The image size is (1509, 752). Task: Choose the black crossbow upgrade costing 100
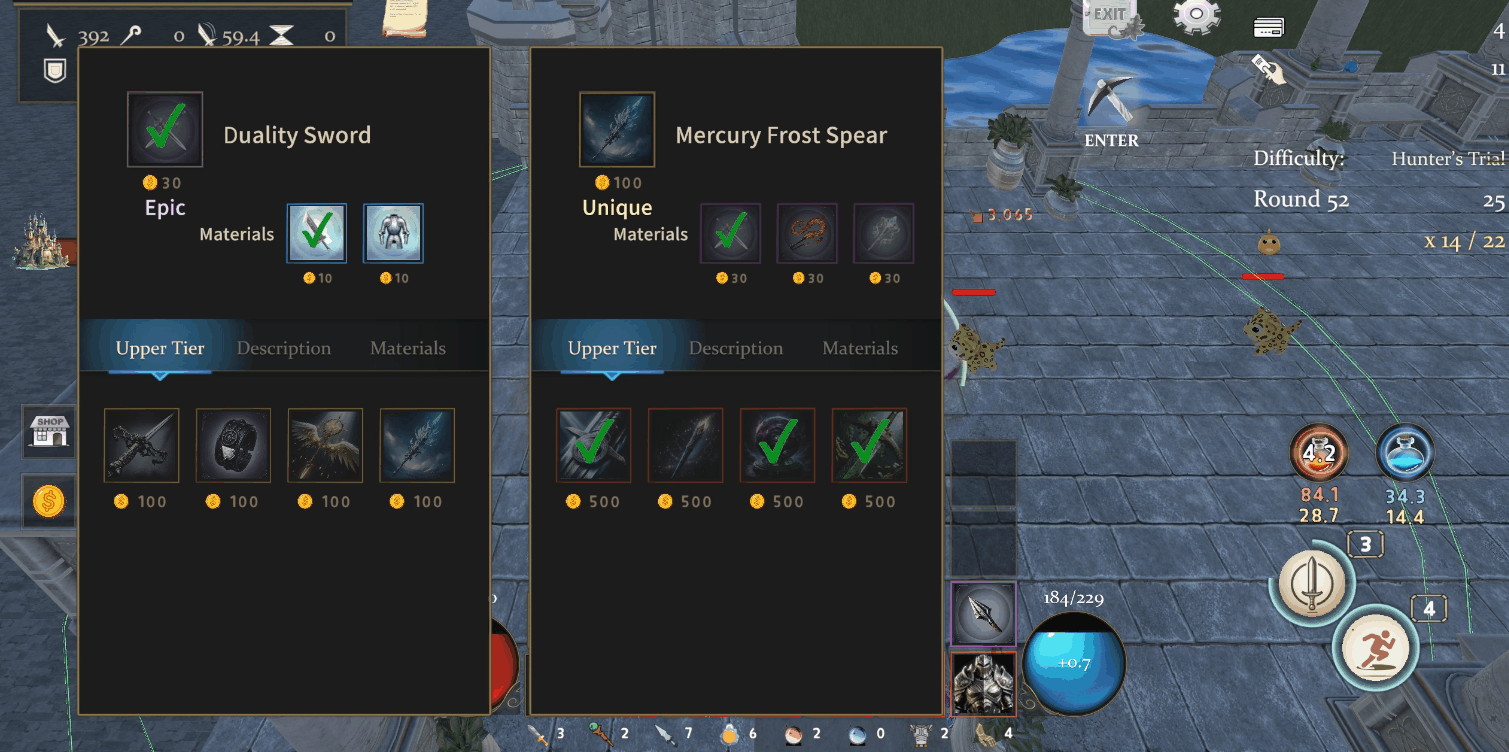click(142, 446)
